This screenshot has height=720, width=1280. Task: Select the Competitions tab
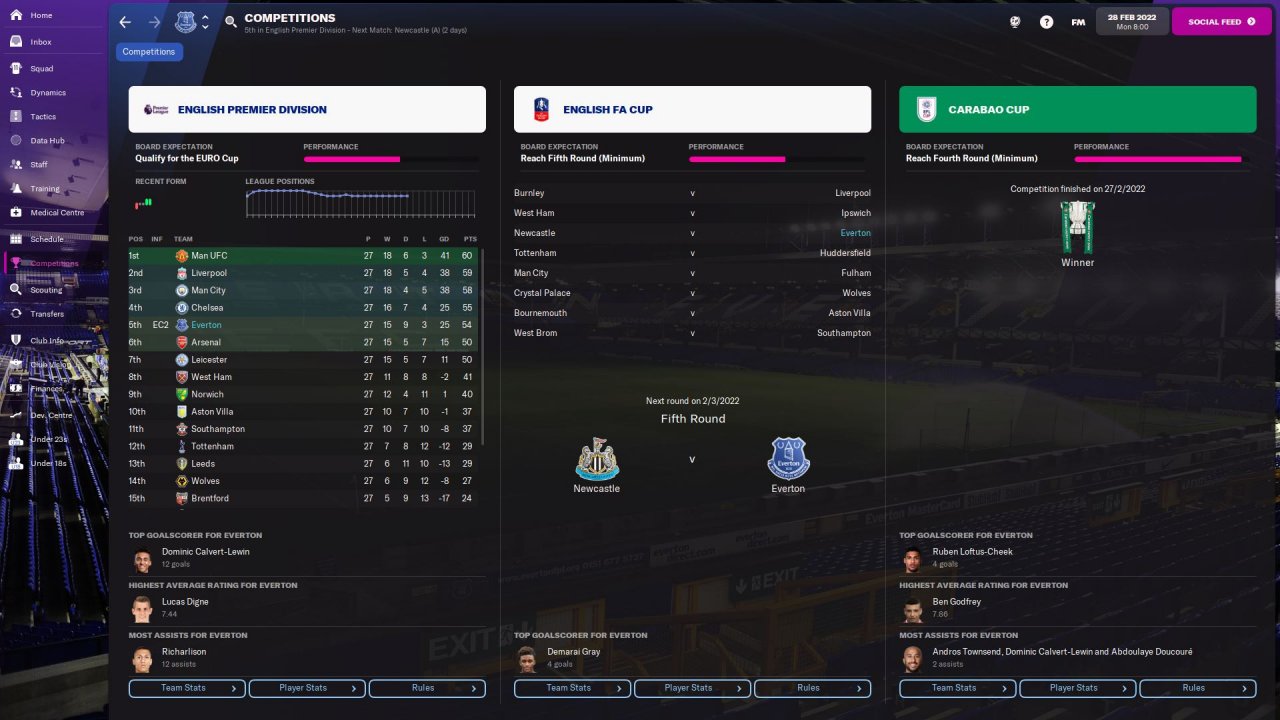coord(149,52)
